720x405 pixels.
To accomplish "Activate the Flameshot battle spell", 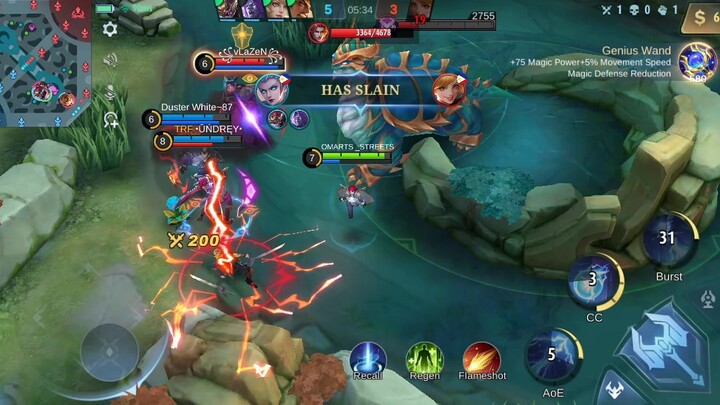I will 482,359.
